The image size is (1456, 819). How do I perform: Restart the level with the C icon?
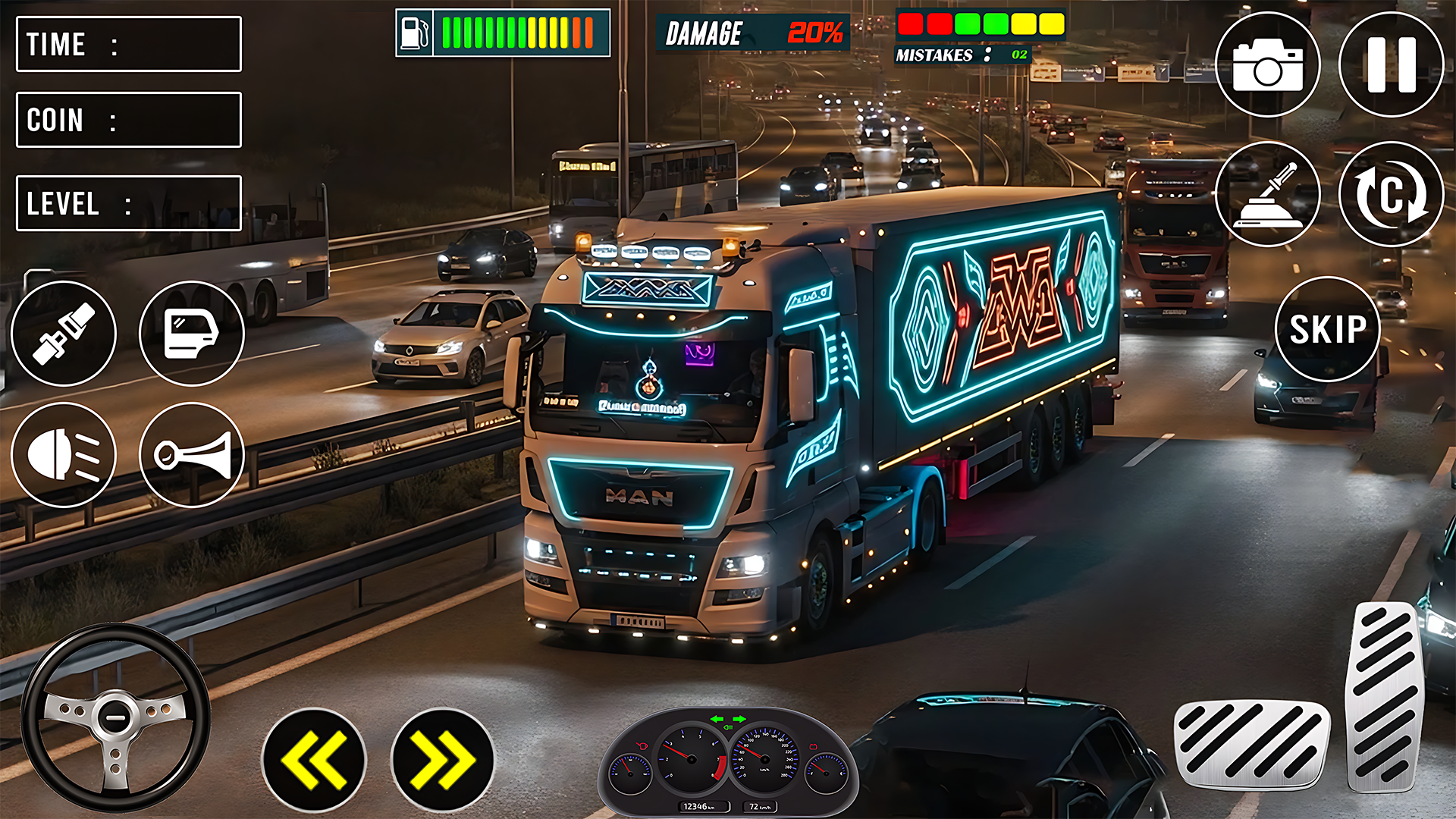click(1392, 195)
